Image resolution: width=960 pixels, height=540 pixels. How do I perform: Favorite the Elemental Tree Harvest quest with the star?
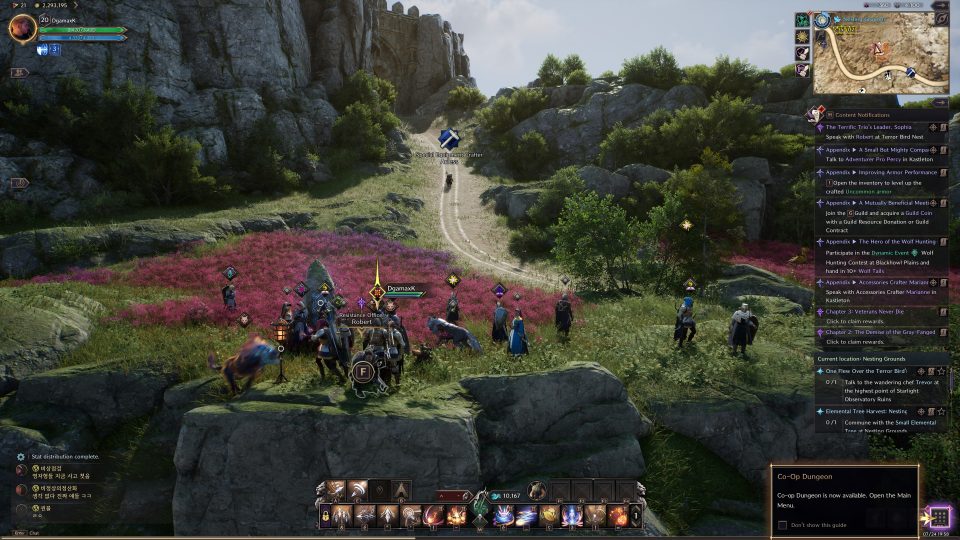tap(941, 411)
